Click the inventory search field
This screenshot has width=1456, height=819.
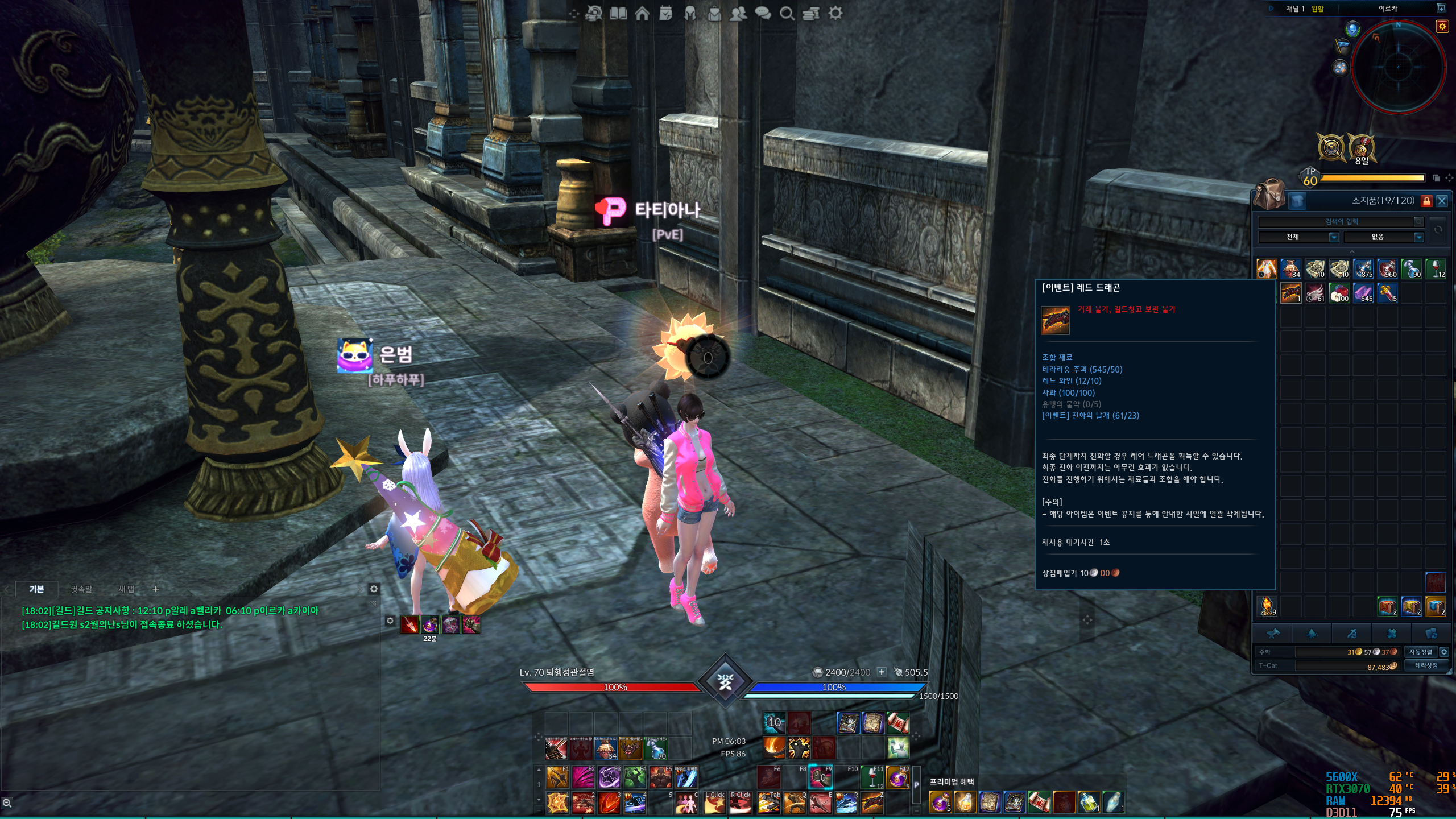click(1341, 221)
